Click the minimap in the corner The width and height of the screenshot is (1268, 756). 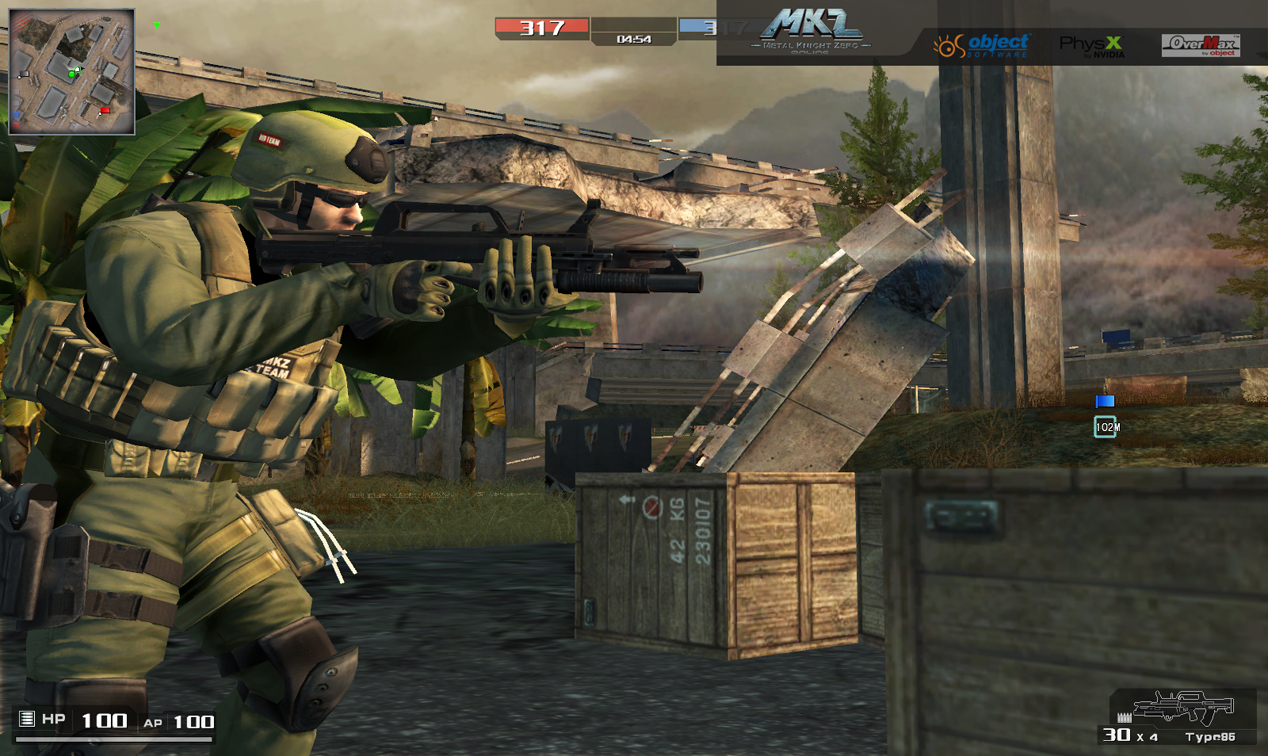pyautogui.click(x=71, y=72)
